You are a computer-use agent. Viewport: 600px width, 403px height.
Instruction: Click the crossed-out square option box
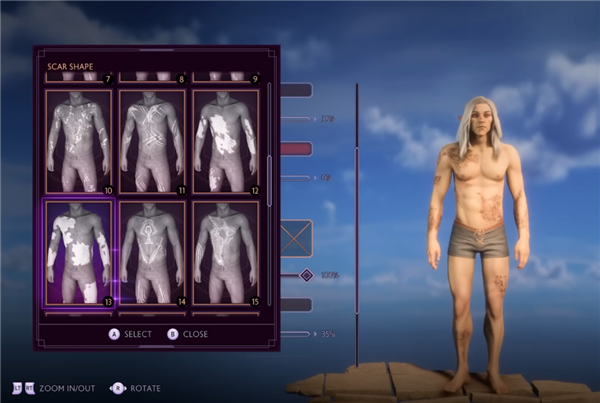click(296, 238)
